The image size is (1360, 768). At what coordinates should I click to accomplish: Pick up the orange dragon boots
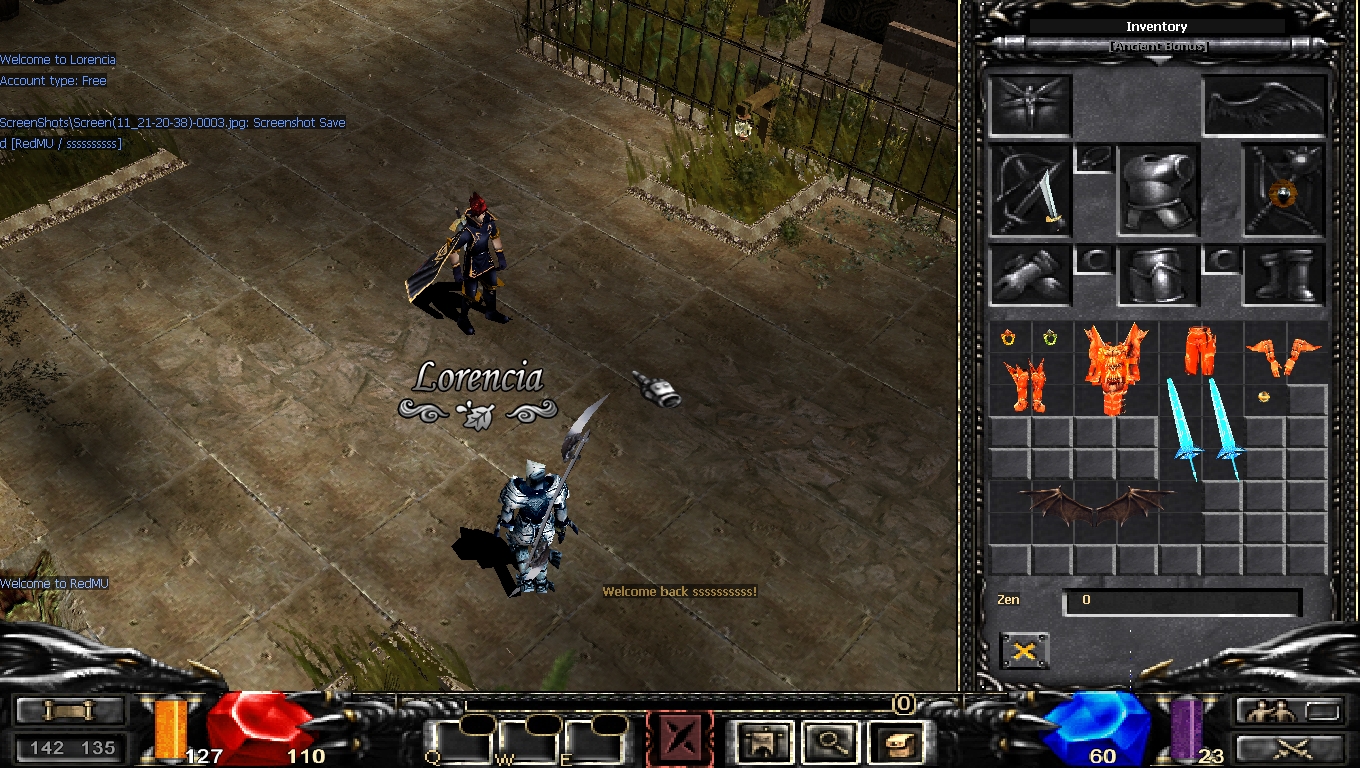point(1024,386)
